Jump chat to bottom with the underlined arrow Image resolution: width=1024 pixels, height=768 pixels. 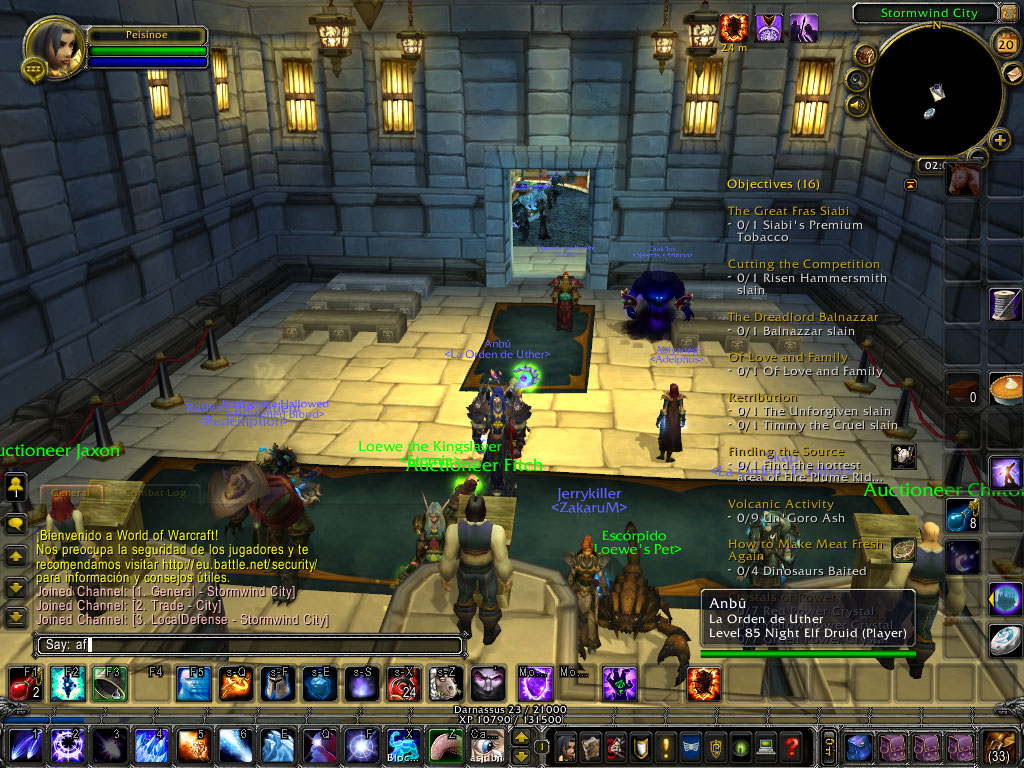(16, 617)
